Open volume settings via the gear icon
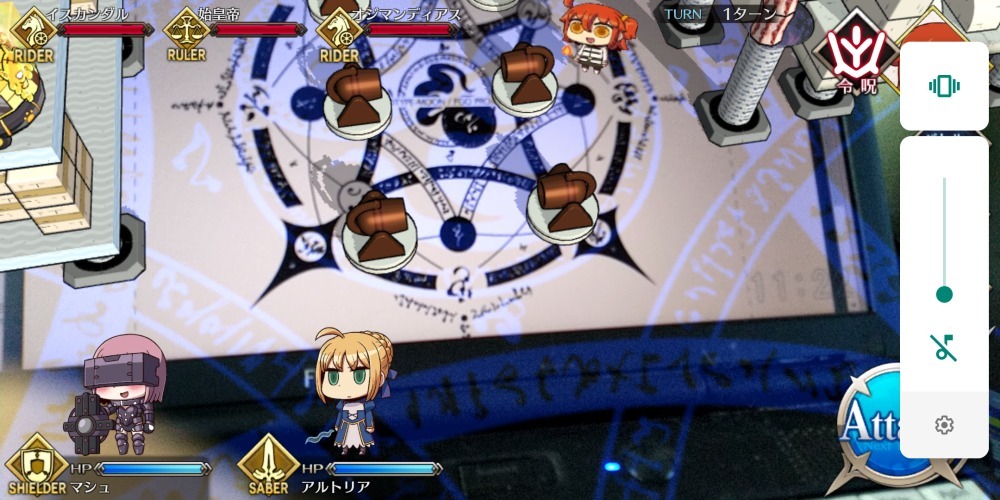The width and height of the screenshot is (1000, 500). pos(943,425)
